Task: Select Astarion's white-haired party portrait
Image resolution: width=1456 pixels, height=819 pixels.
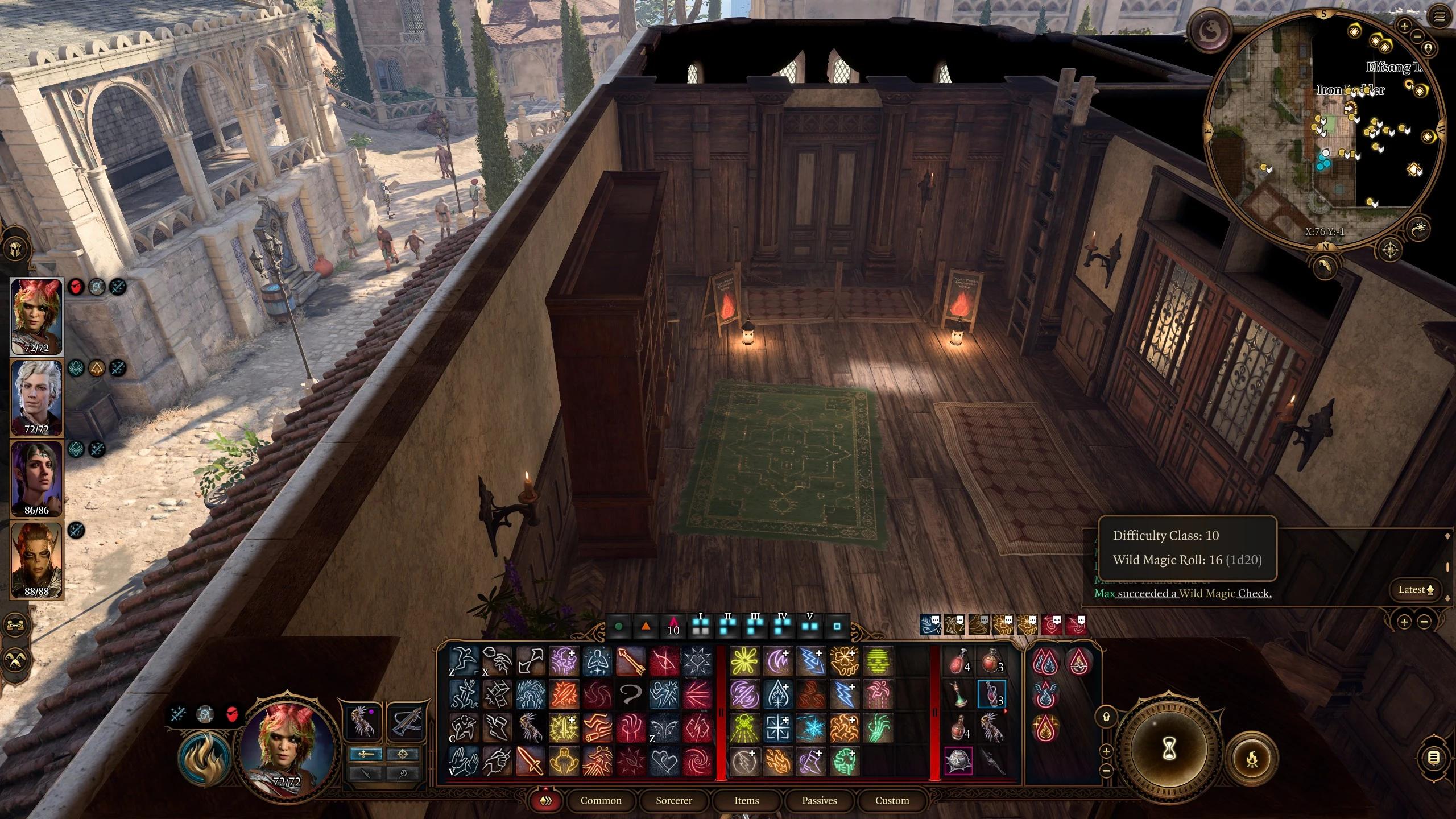Action: pyautogui.click(x=36, y=397)
